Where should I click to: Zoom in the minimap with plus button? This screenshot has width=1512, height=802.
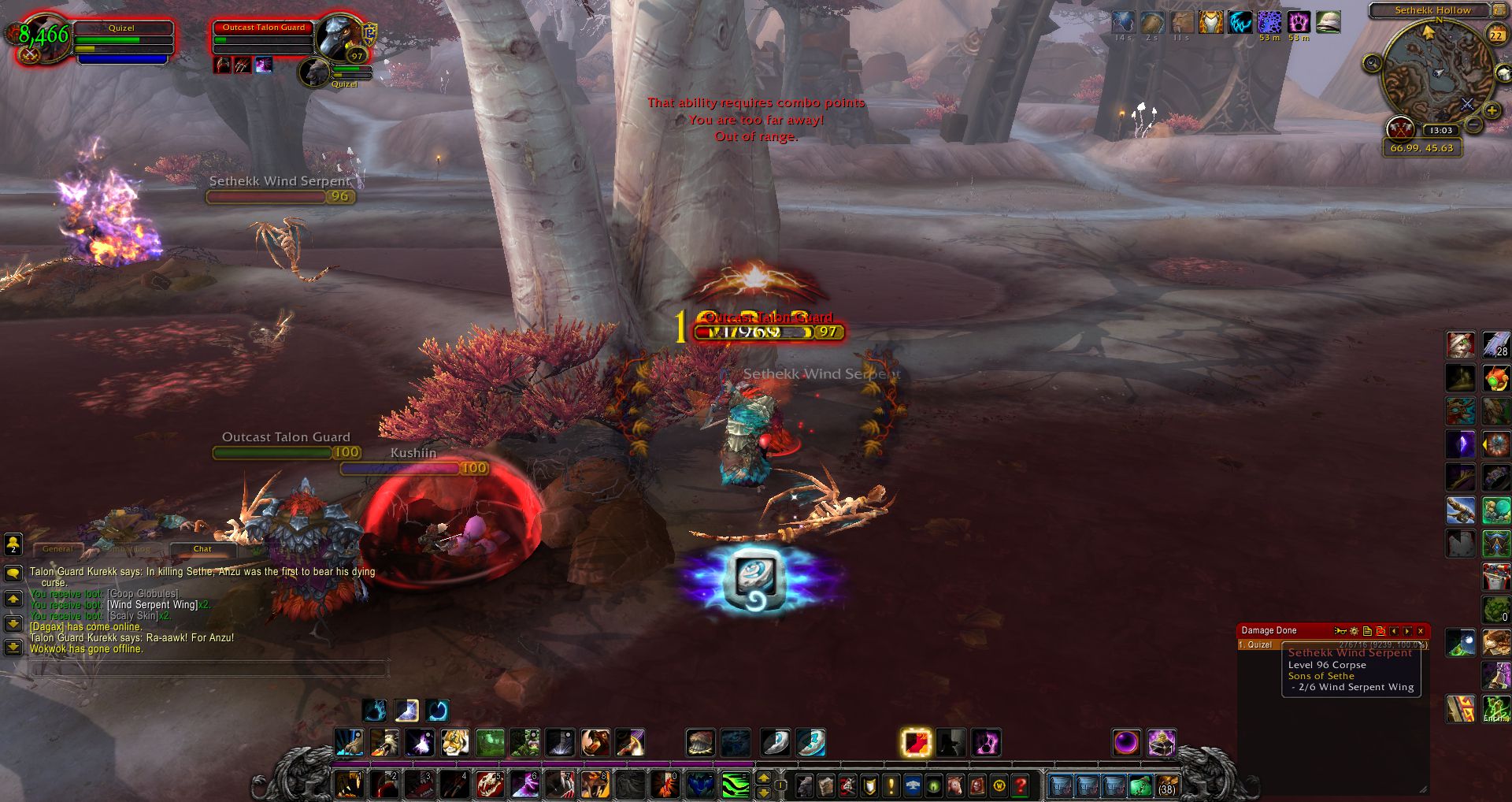coord(1491,111)
